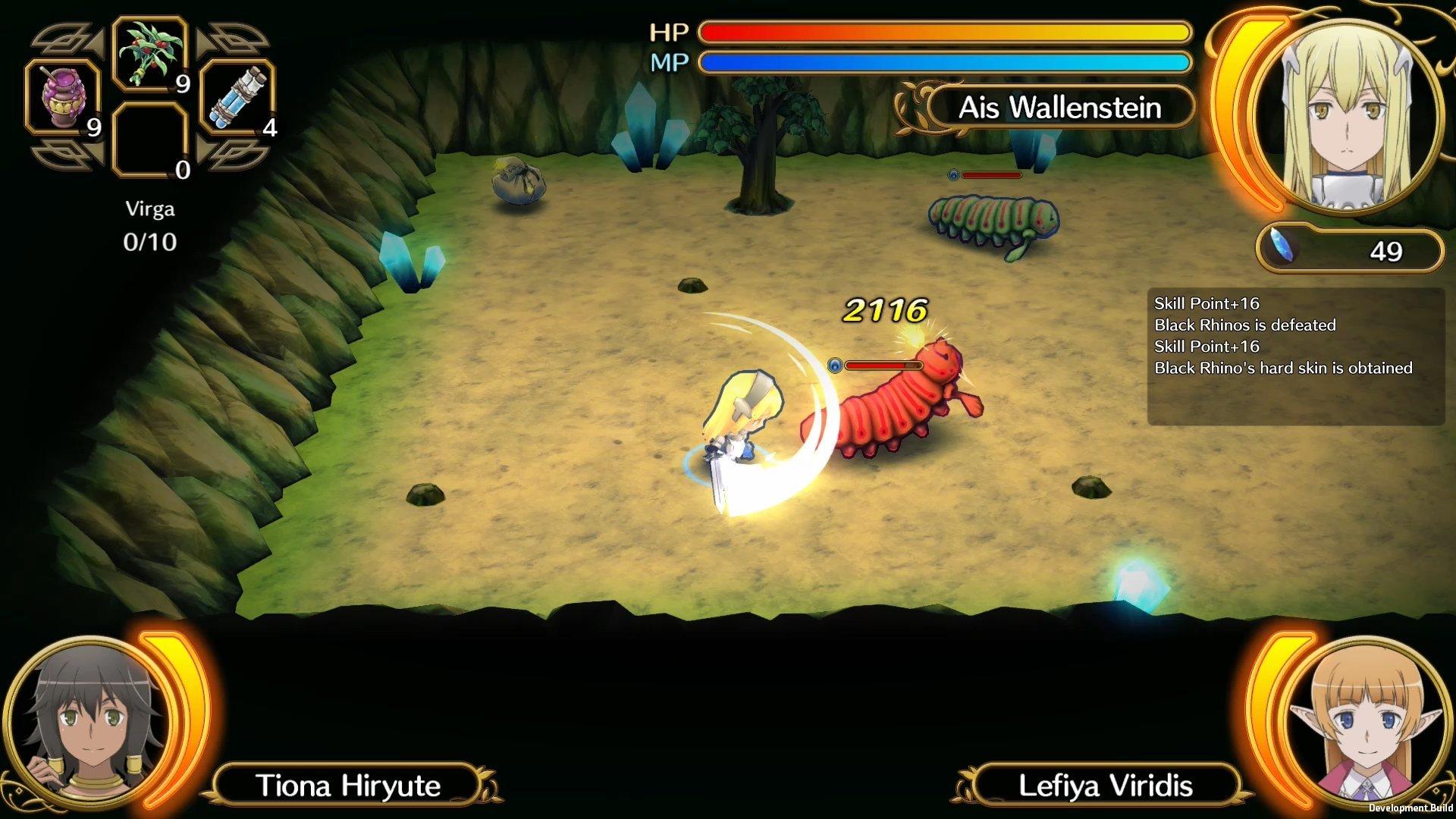Viewport: 1456px width, 819px height.
Task: Select the purple urn item in the inventory
Action: pos(62,99)
